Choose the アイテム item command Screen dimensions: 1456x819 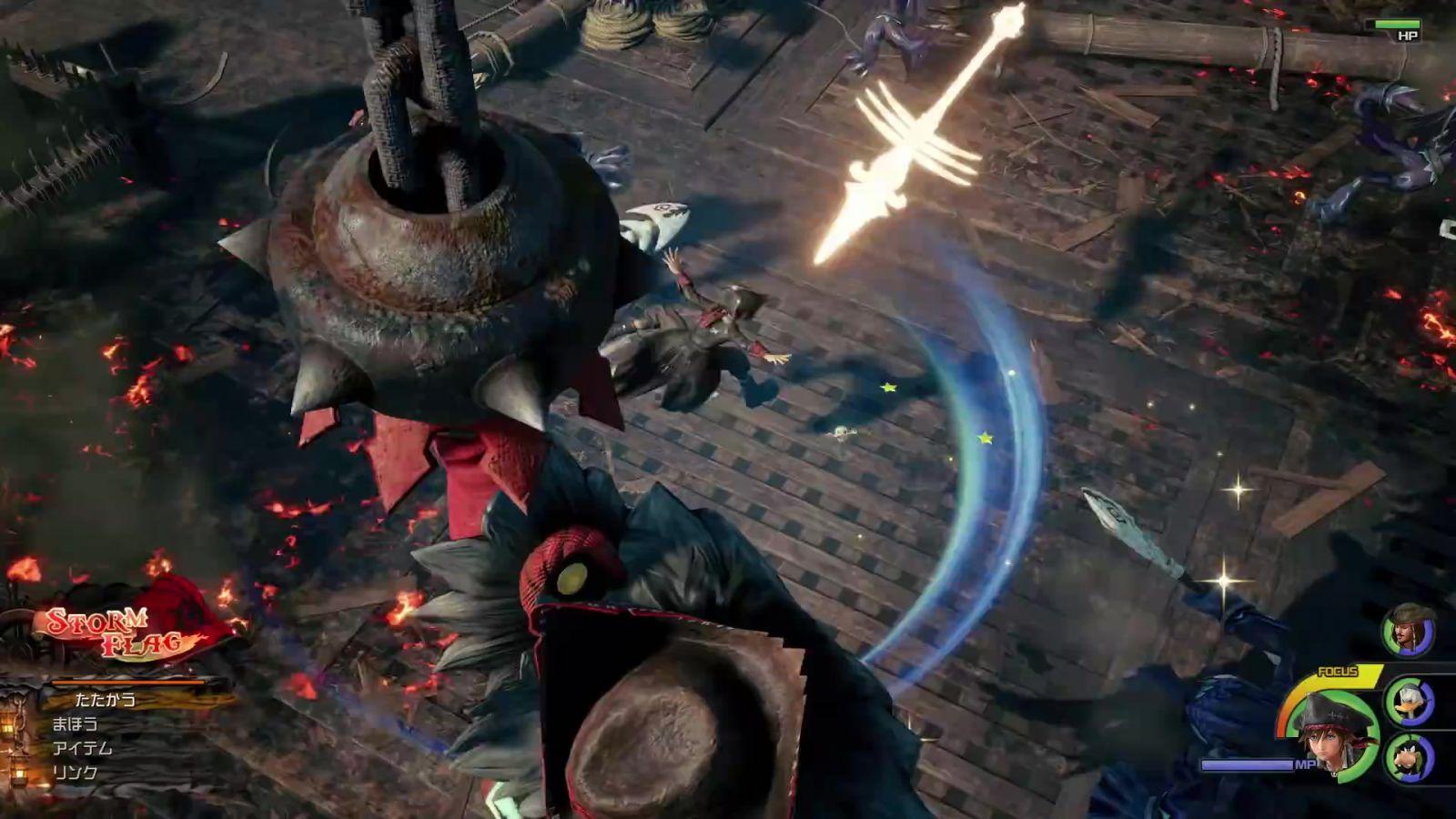pos(82,749)
